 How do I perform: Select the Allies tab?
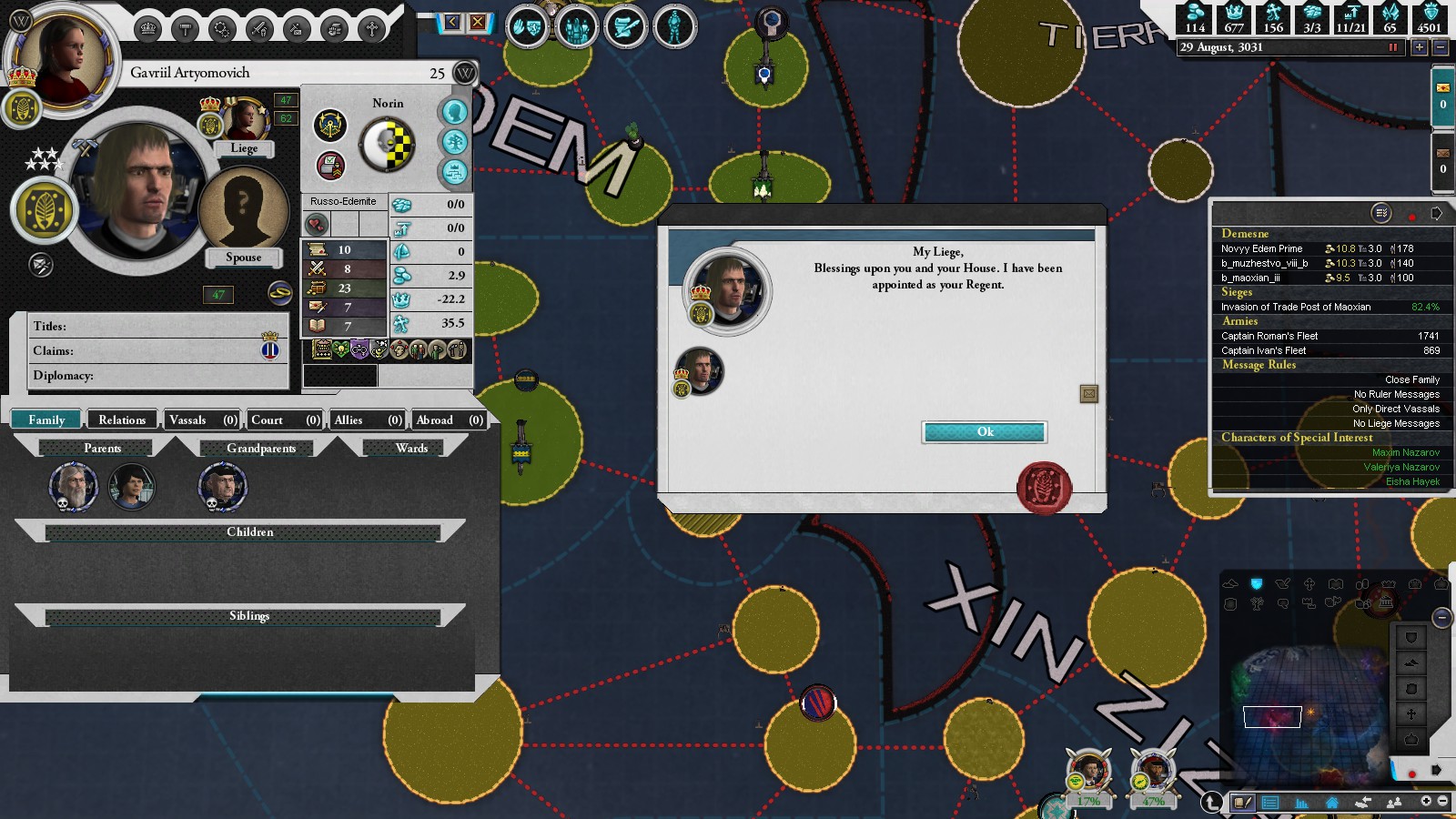click(367, 420)
